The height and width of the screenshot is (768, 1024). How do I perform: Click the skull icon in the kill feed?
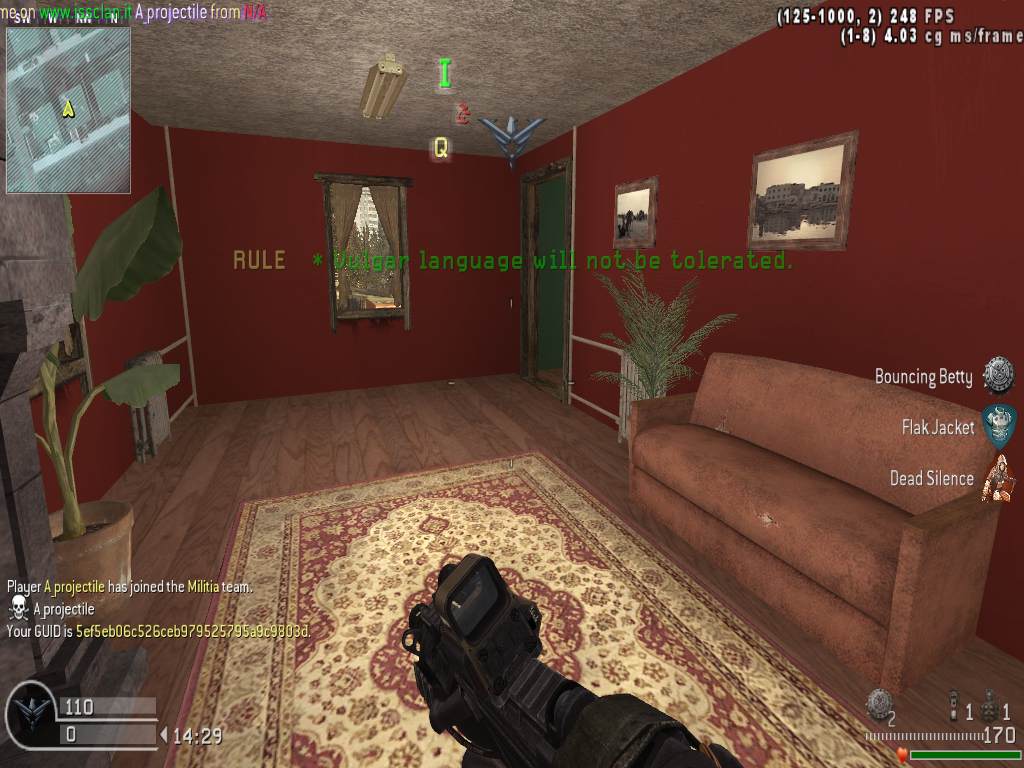click(18, 608)
